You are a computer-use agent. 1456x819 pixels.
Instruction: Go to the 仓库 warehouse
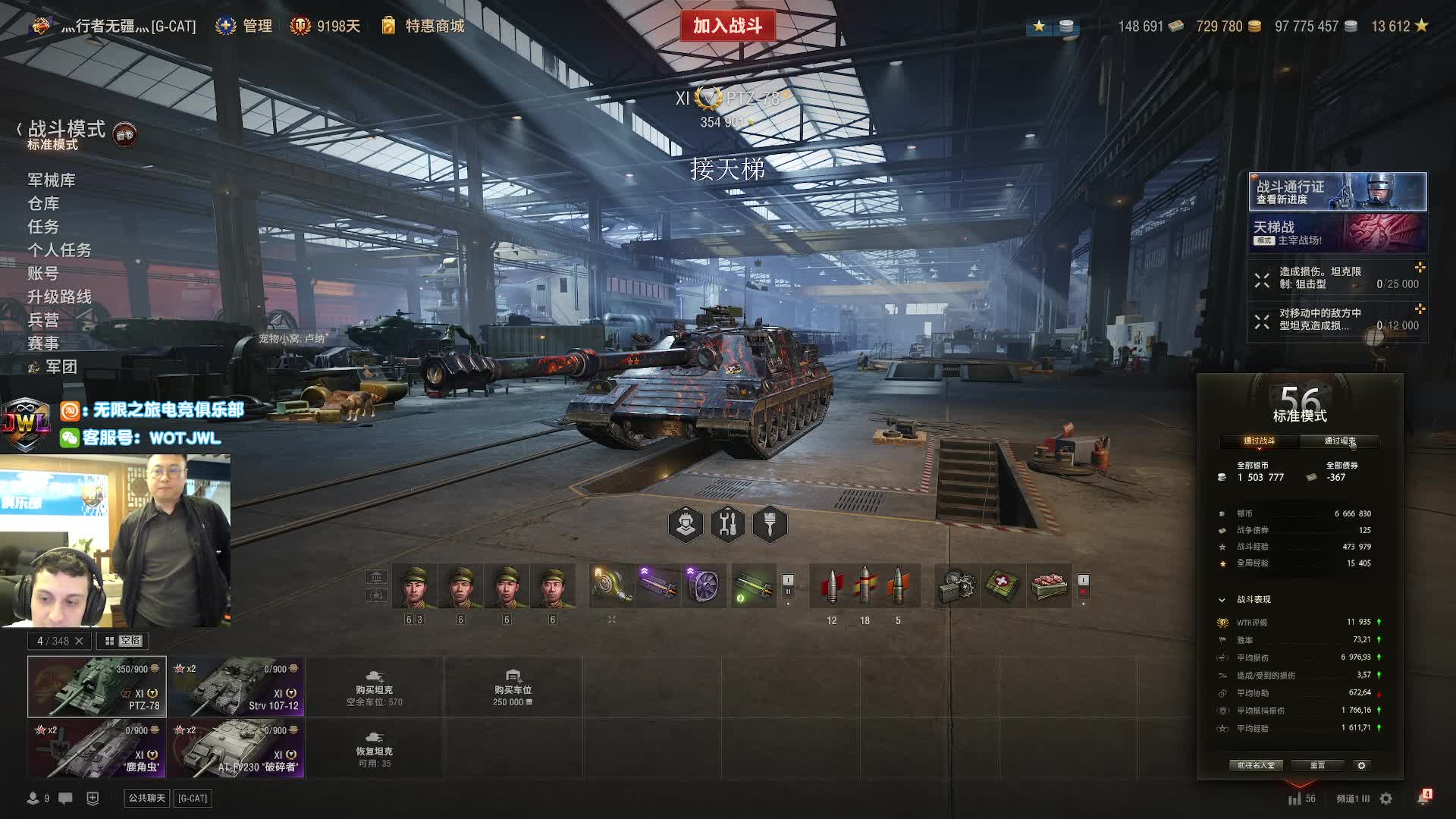(x=43, y=203)
